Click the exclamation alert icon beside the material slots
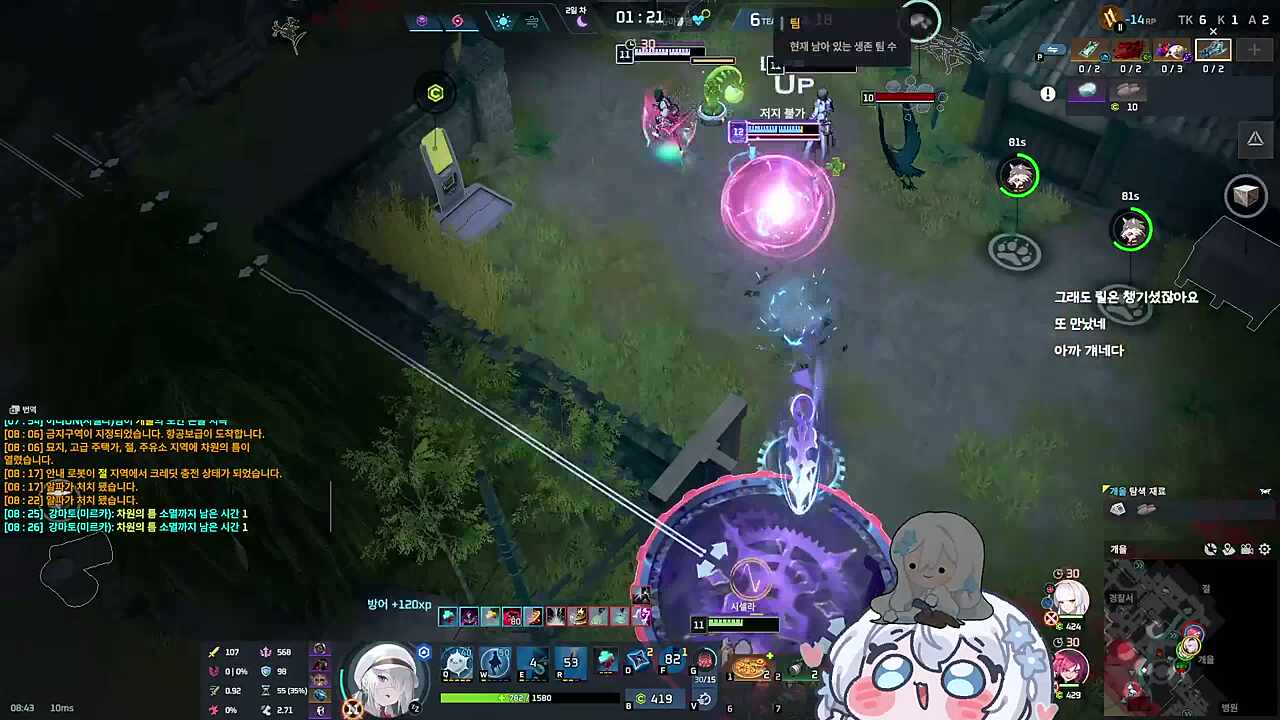The image size is (1280, 720). click(1048, 92)
